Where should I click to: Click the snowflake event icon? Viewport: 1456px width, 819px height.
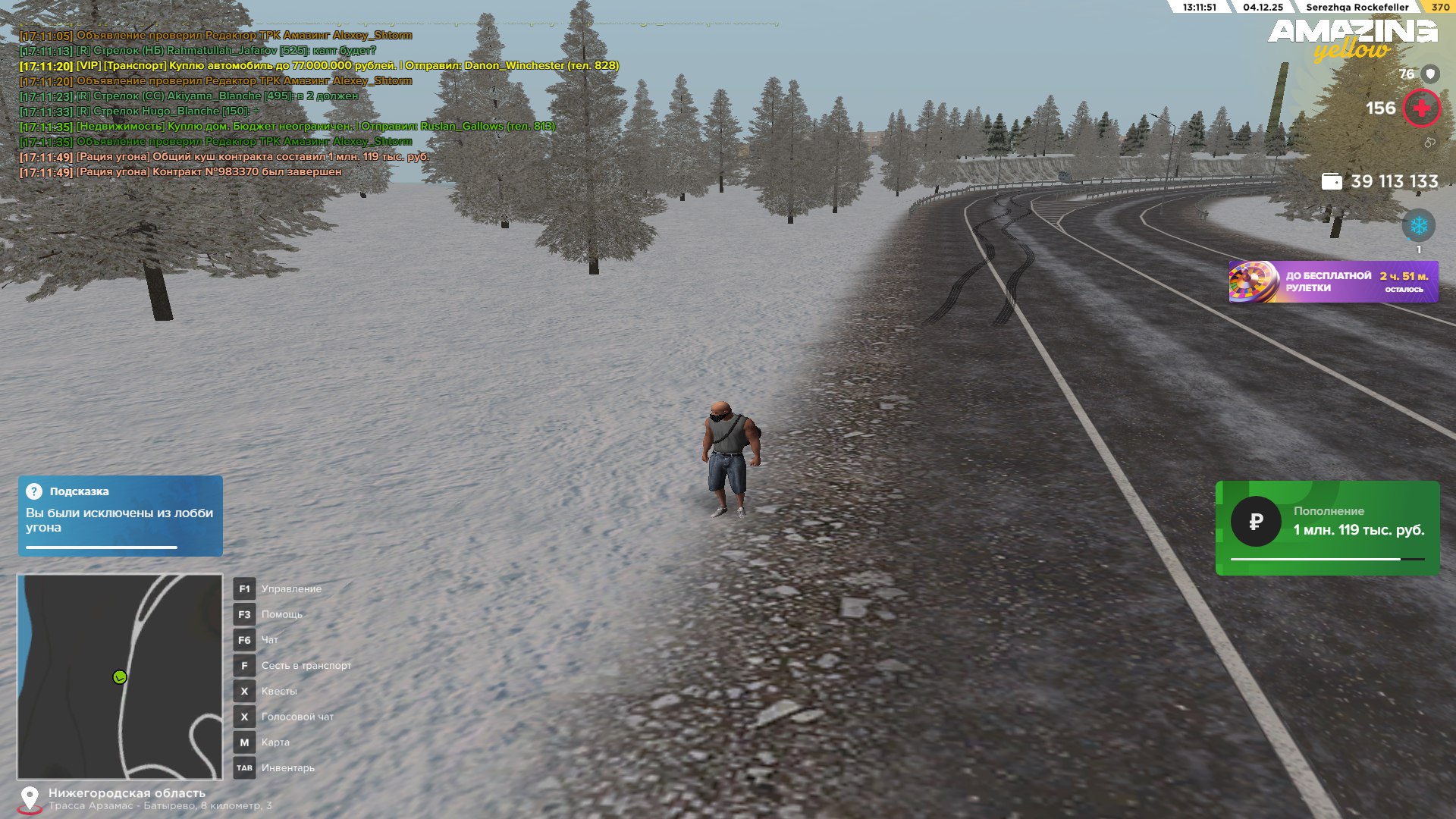point(1418,226)
